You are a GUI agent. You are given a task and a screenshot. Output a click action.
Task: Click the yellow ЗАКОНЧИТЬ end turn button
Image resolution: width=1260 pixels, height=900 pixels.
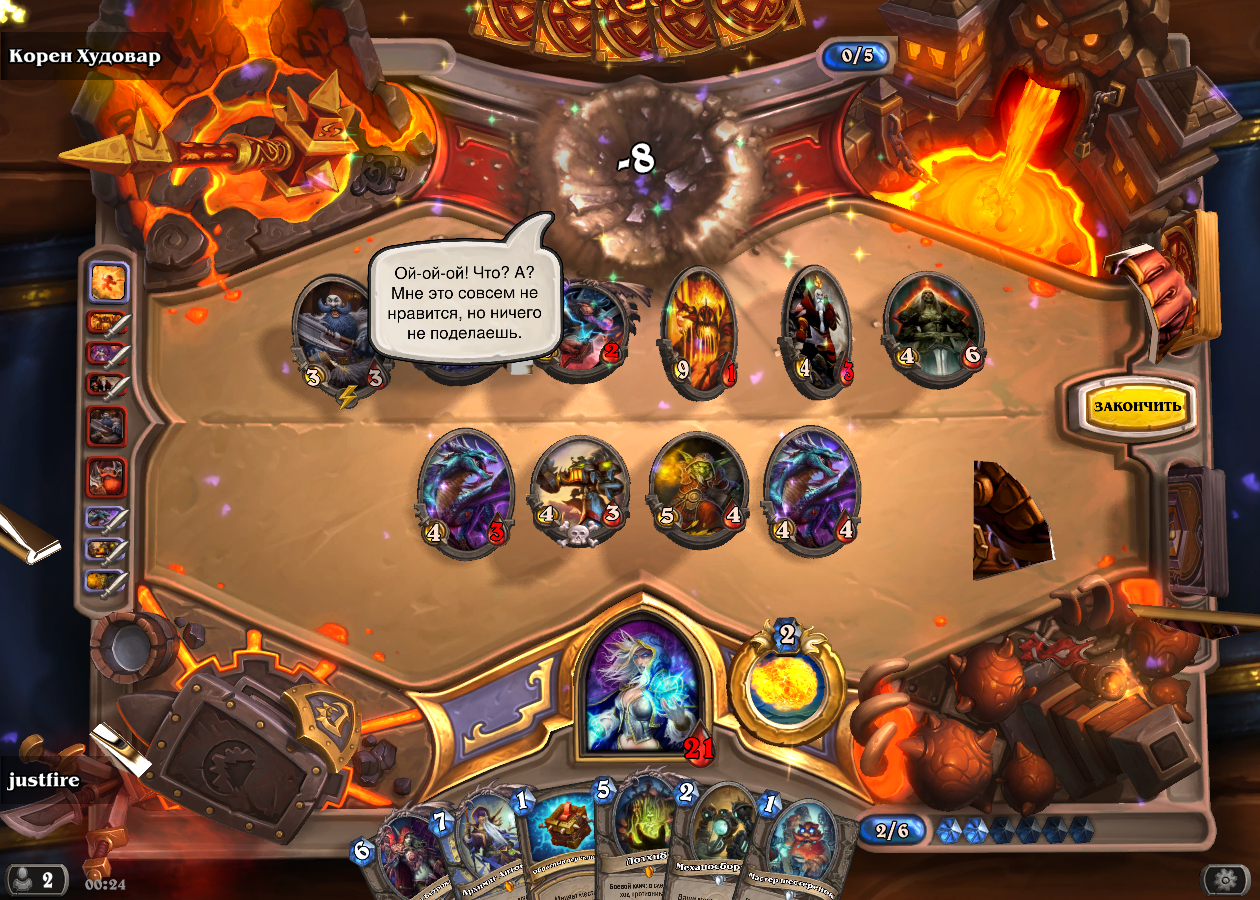tap(1137, 406)
